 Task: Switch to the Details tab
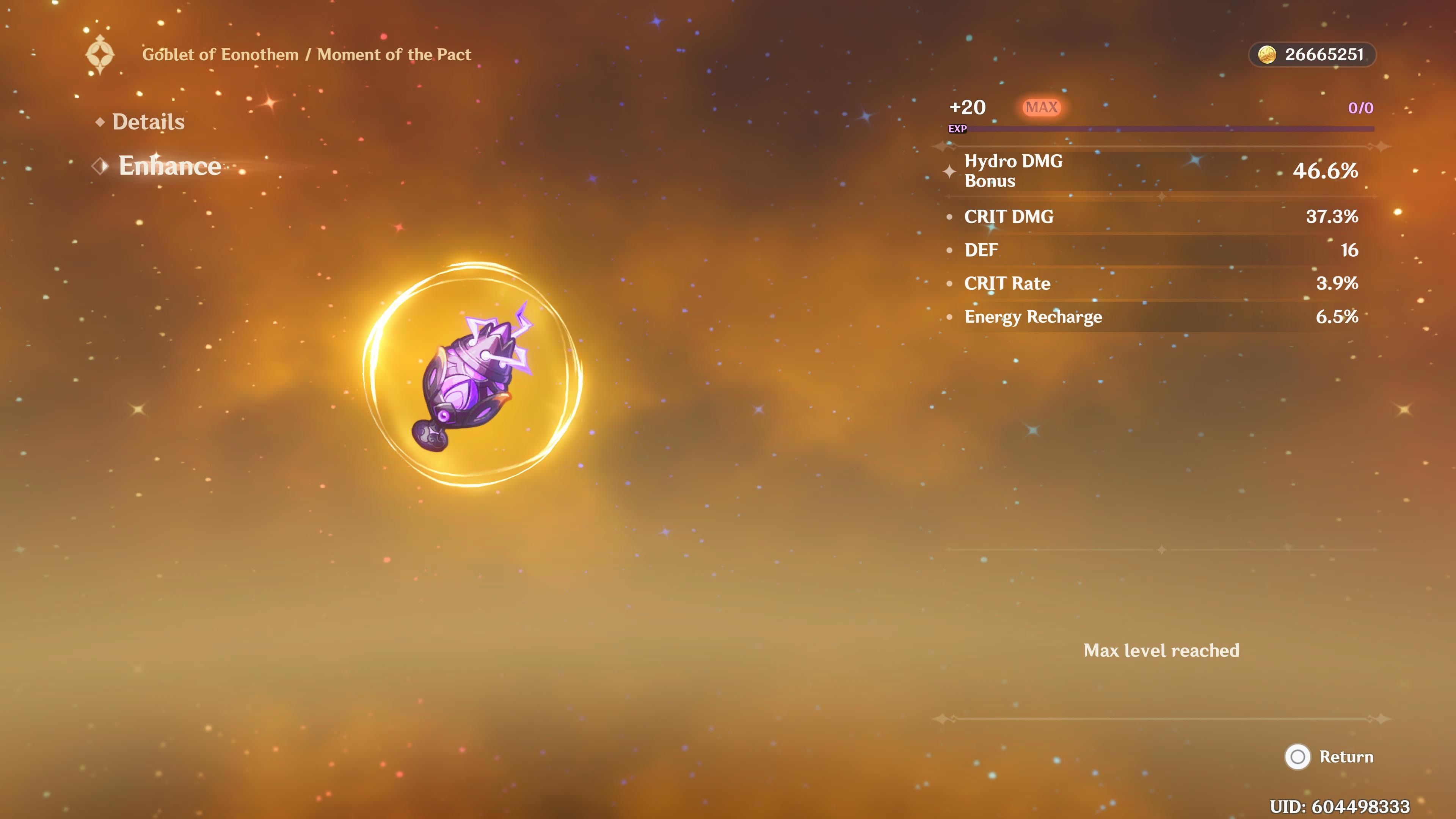pos(148,122)
